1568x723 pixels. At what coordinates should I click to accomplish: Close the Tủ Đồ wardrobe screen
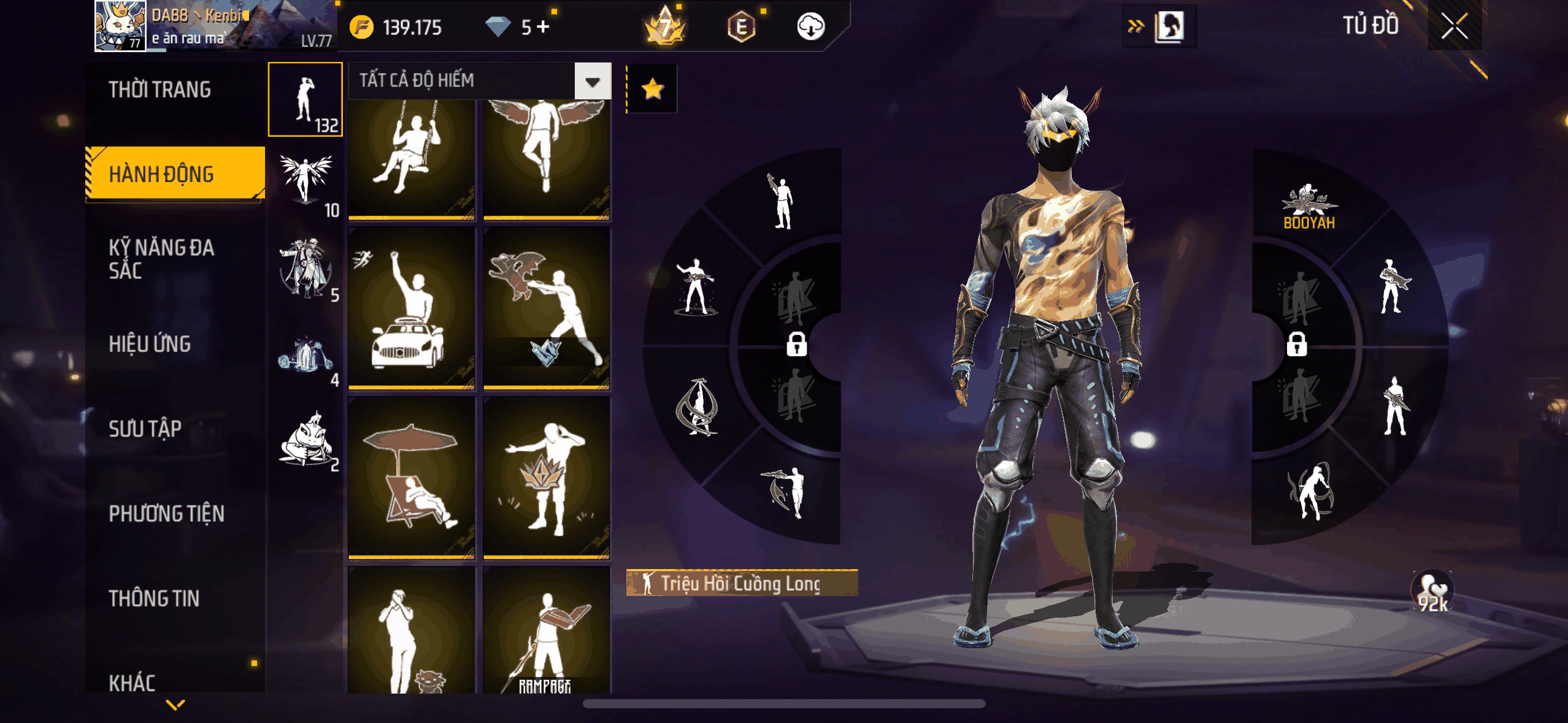tap(1454, 26)
